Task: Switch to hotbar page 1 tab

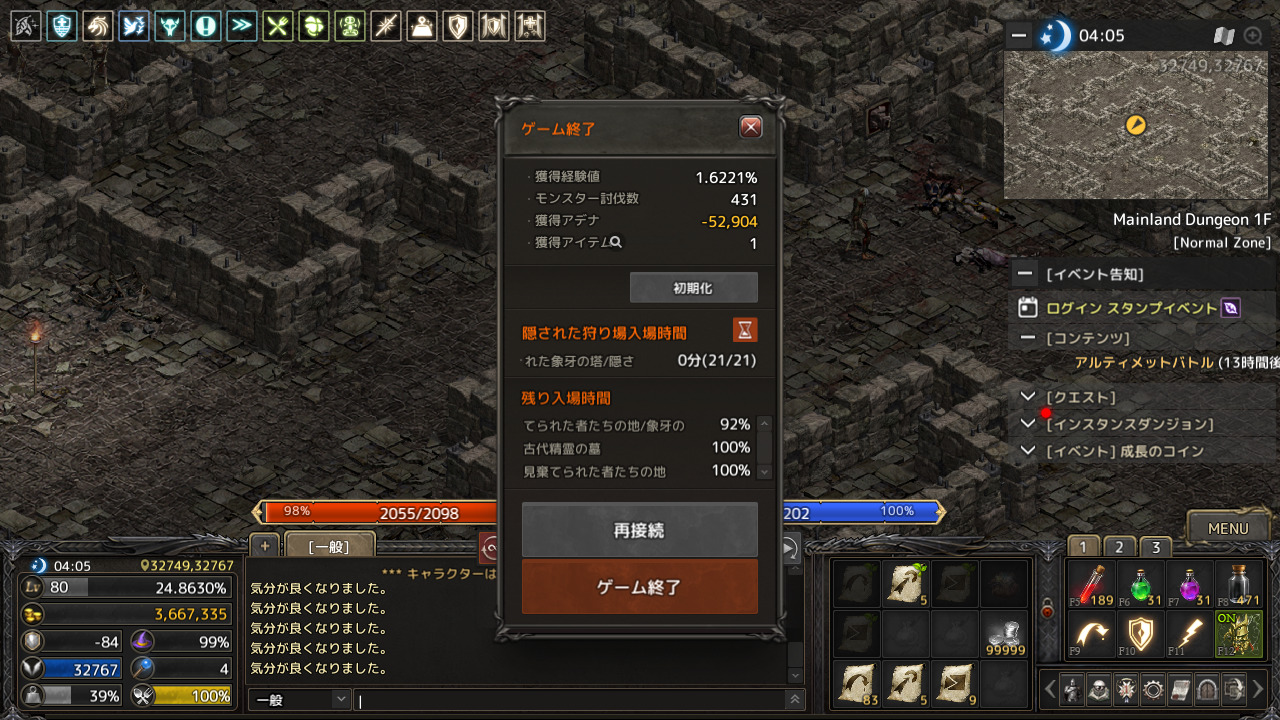Action: coord(1083,547)
